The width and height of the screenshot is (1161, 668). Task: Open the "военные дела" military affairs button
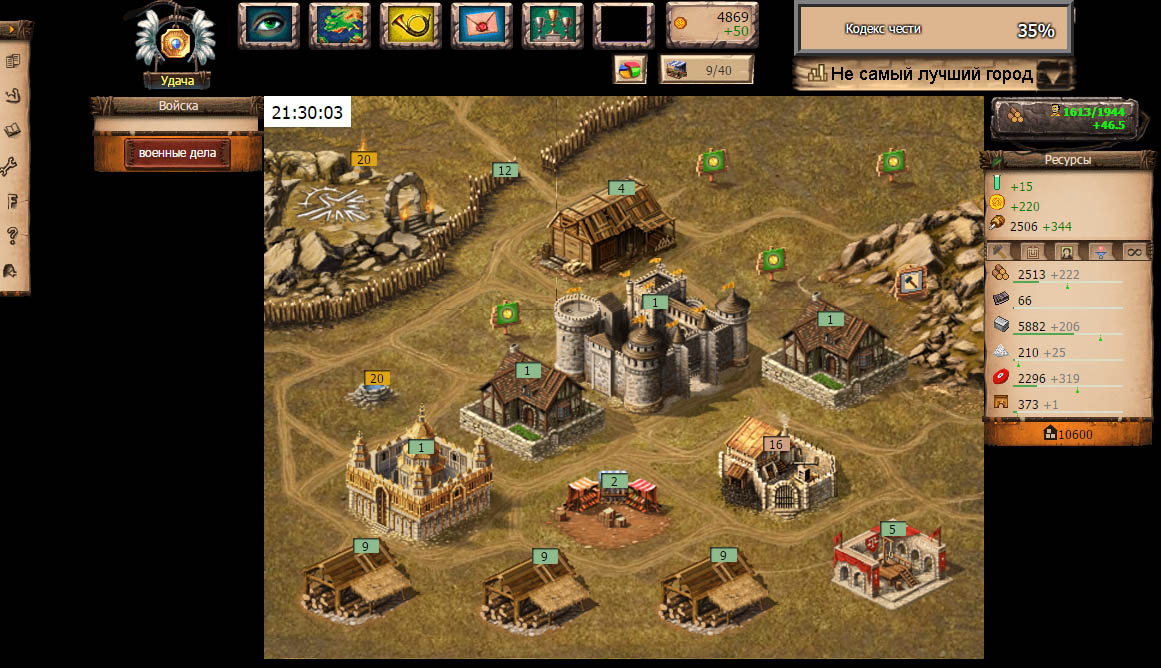pos(178,153)
